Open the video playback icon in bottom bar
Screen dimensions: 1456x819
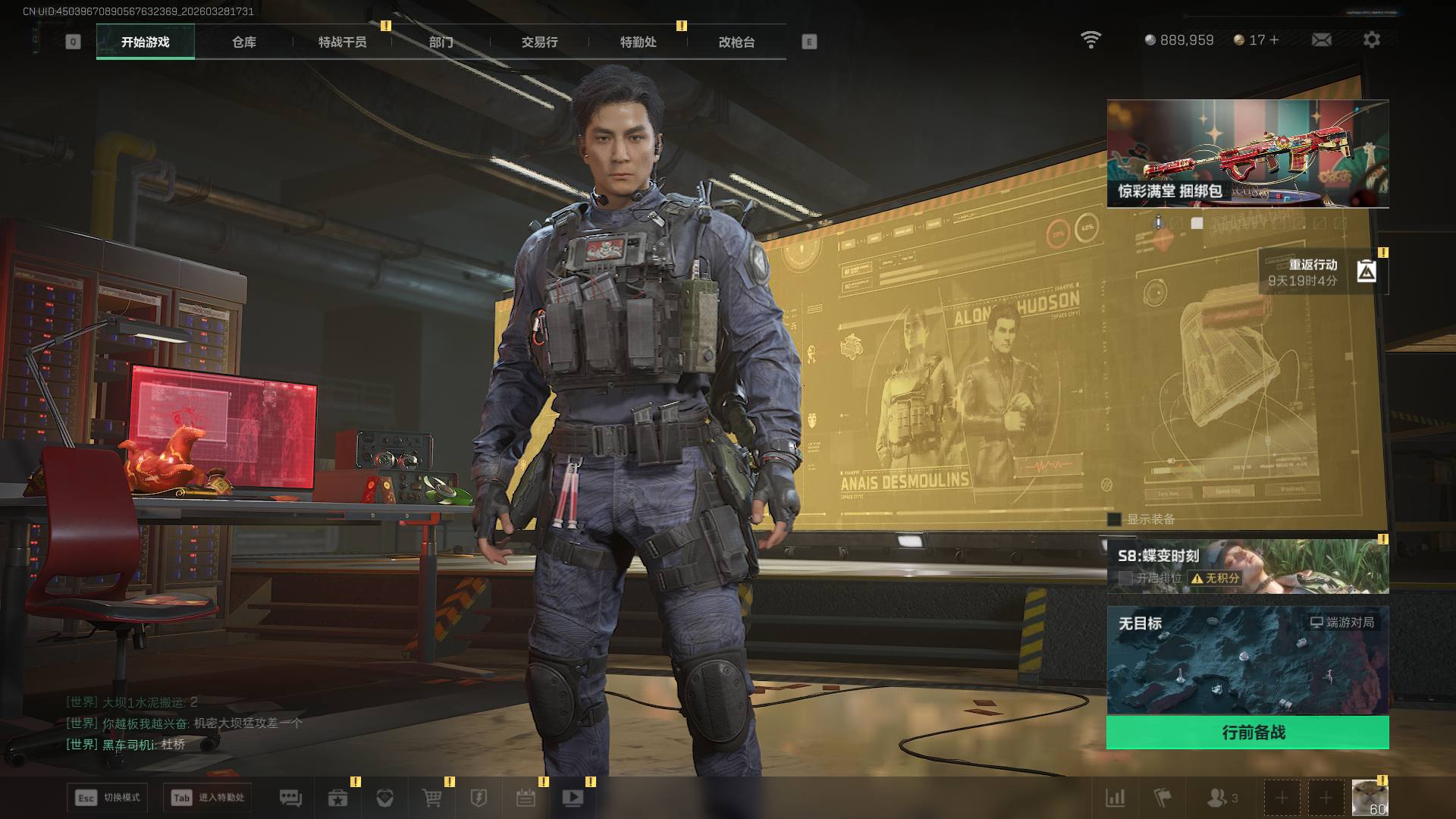573,798
